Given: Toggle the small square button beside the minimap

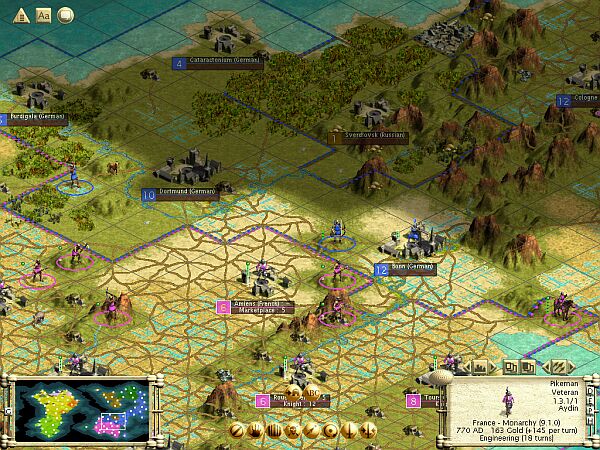Looking at the screenshot, I should (x=8, y=410).
